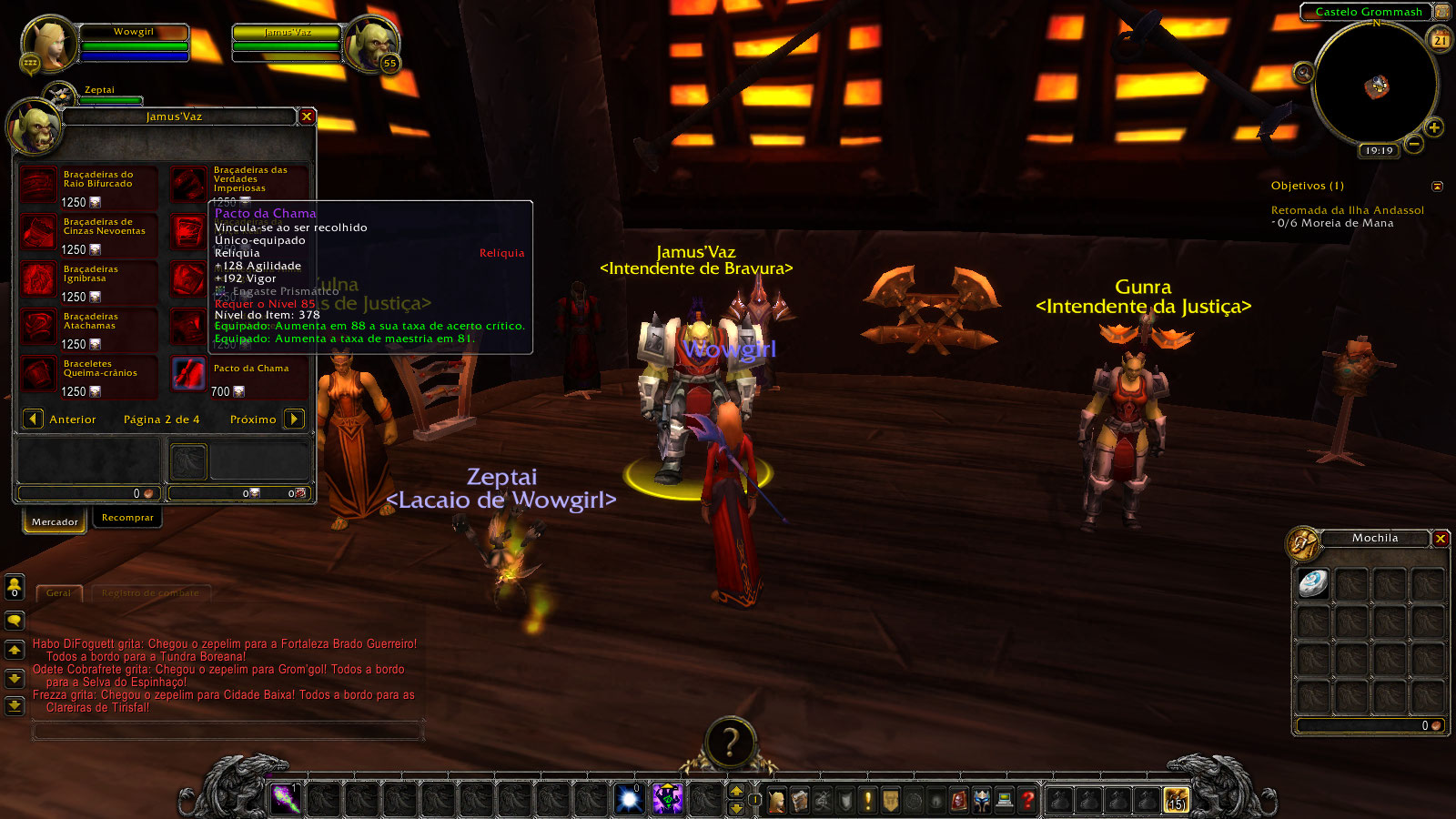Switch chat to Registro de combate tab
The image size is (1456, 819).
click(x=150, y=593)
